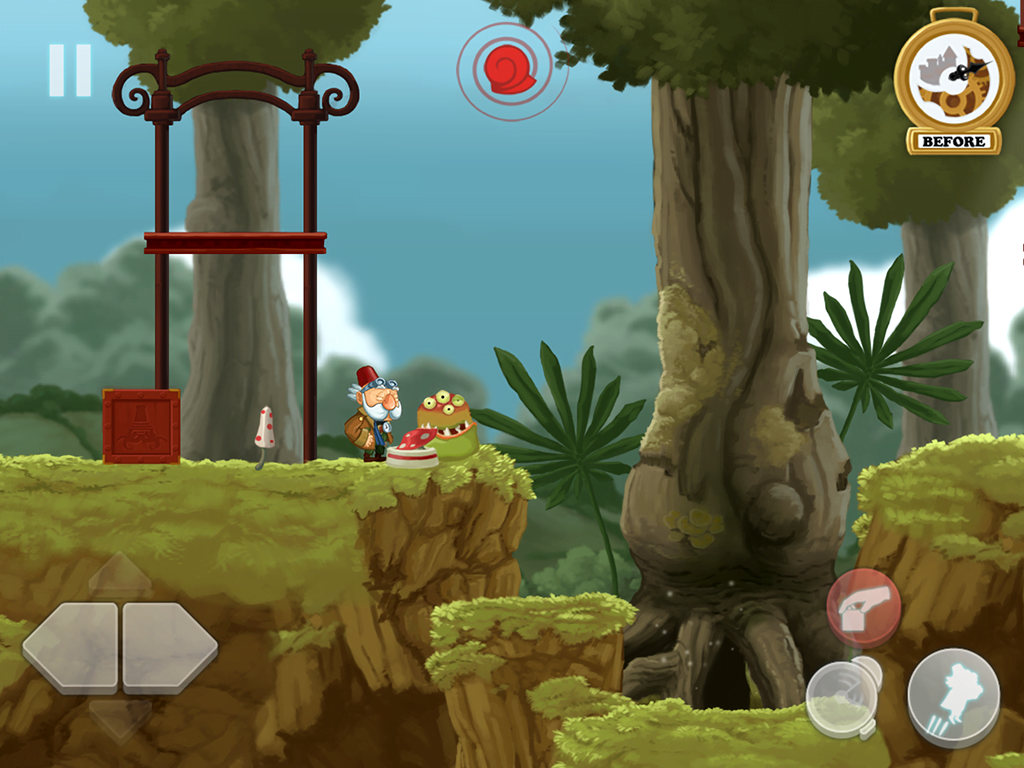This screenshot has height=768, width=1024.
Task: Tap the faded down arrow pad
Action: (x=120, y=719)
